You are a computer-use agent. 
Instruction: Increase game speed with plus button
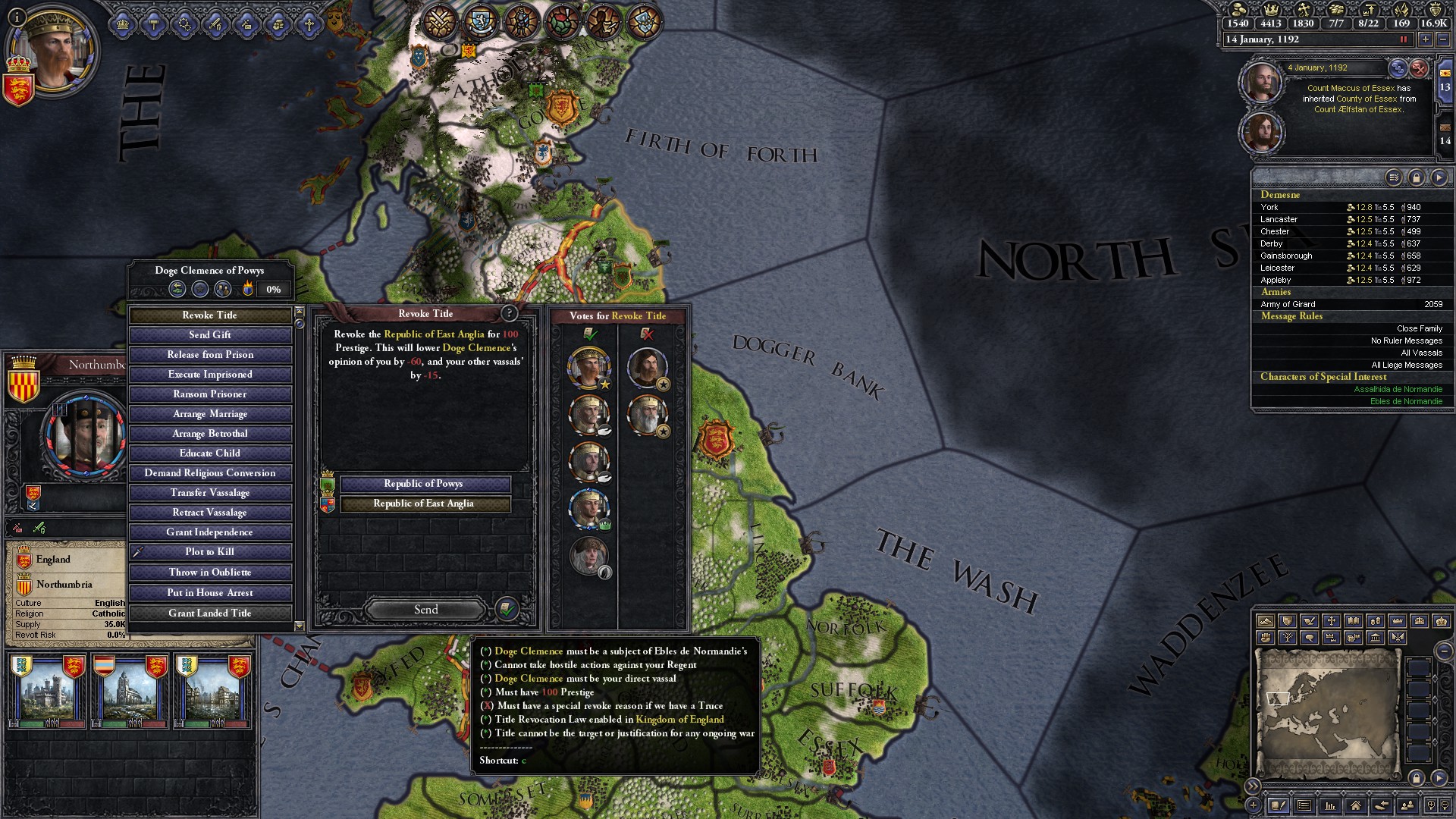point(1426,39)
